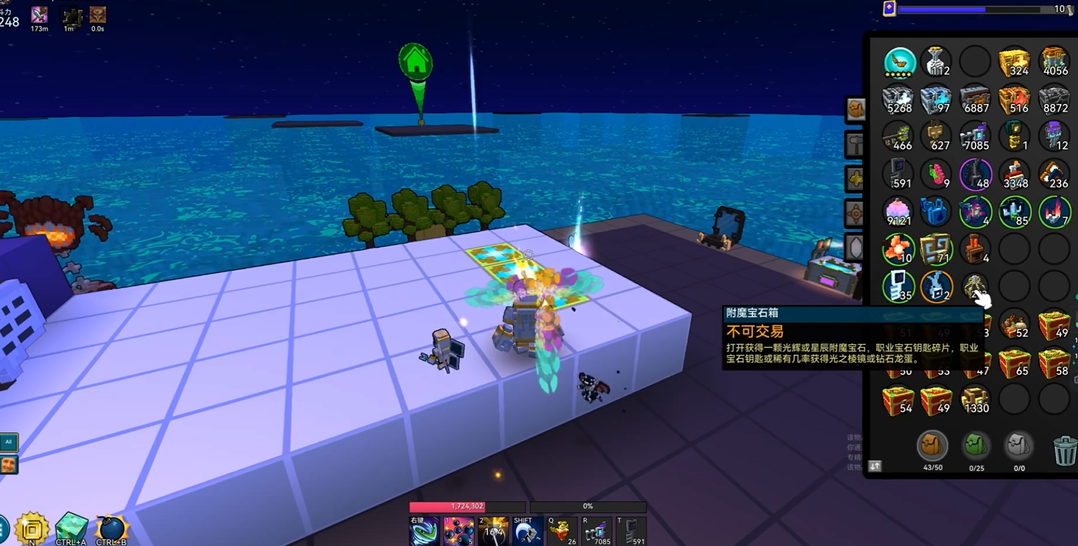Open the bomb CTRL+B button
The image size is (1078, 546).
pos(111,528)
